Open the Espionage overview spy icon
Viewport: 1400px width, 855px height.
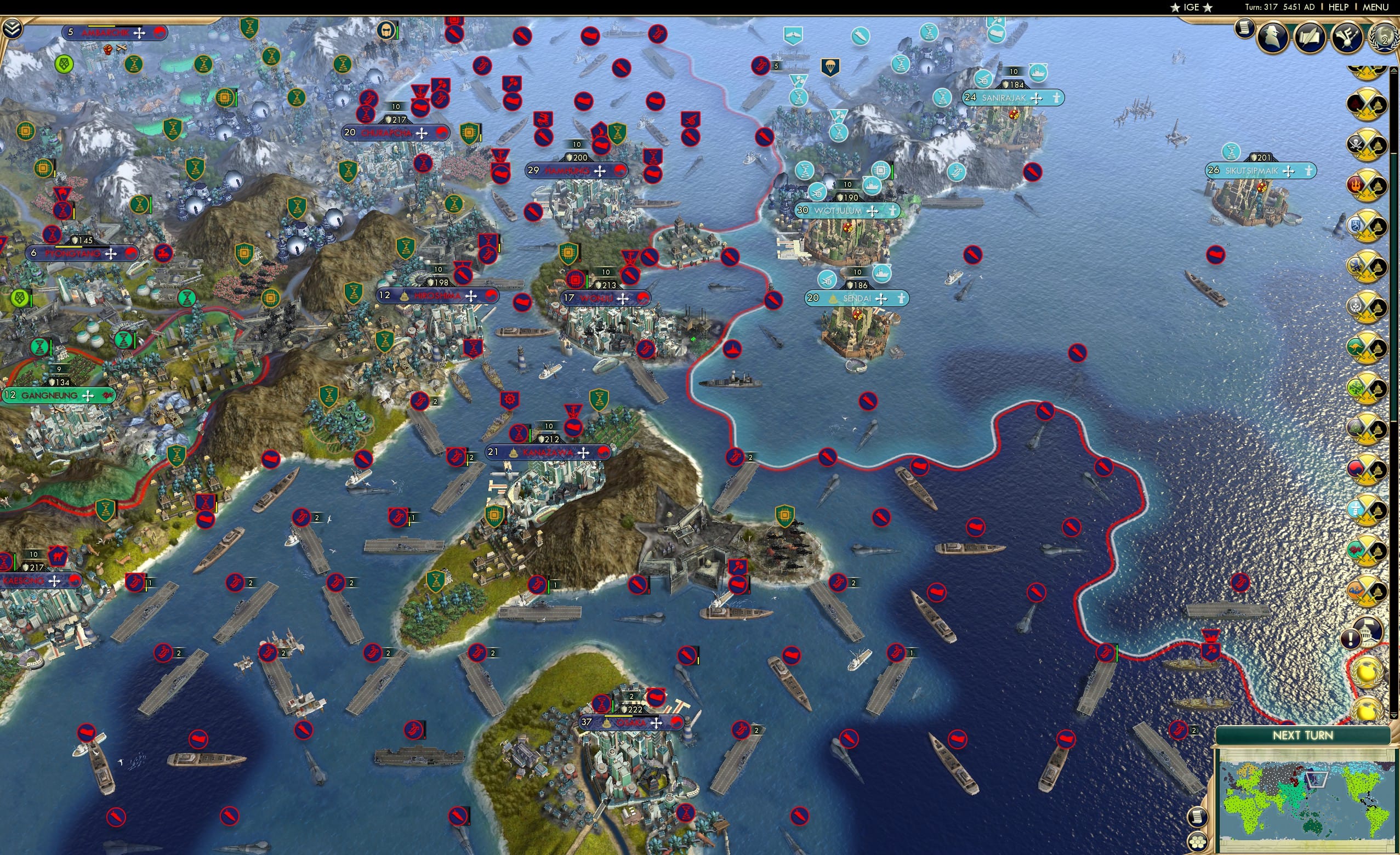click(1274, 38)
